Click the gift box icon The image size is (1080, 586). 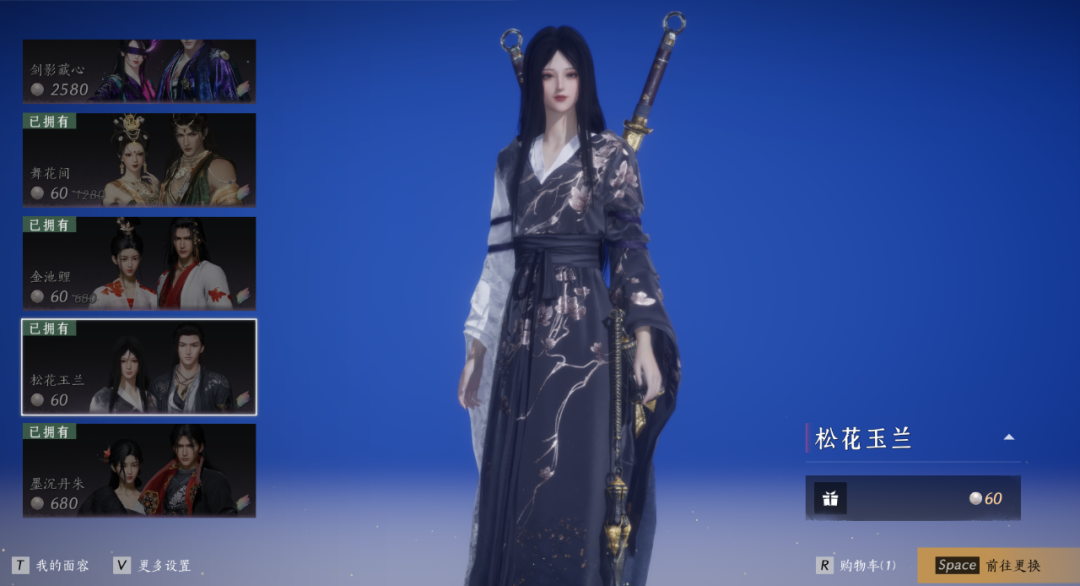coord(830,498)
